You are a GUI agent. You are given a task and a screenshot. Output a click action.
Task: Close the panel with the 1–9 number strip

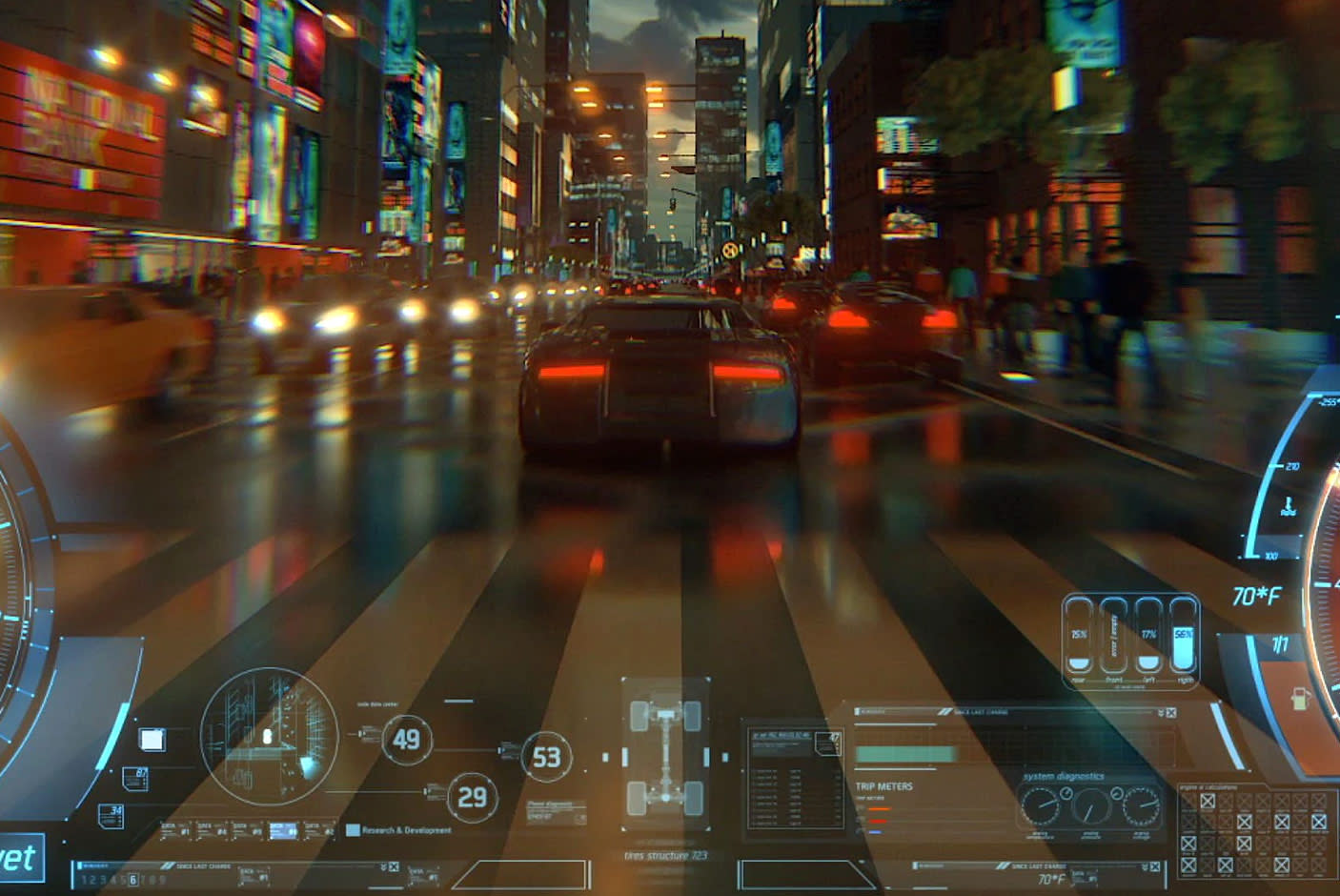[x=394, y=867]
